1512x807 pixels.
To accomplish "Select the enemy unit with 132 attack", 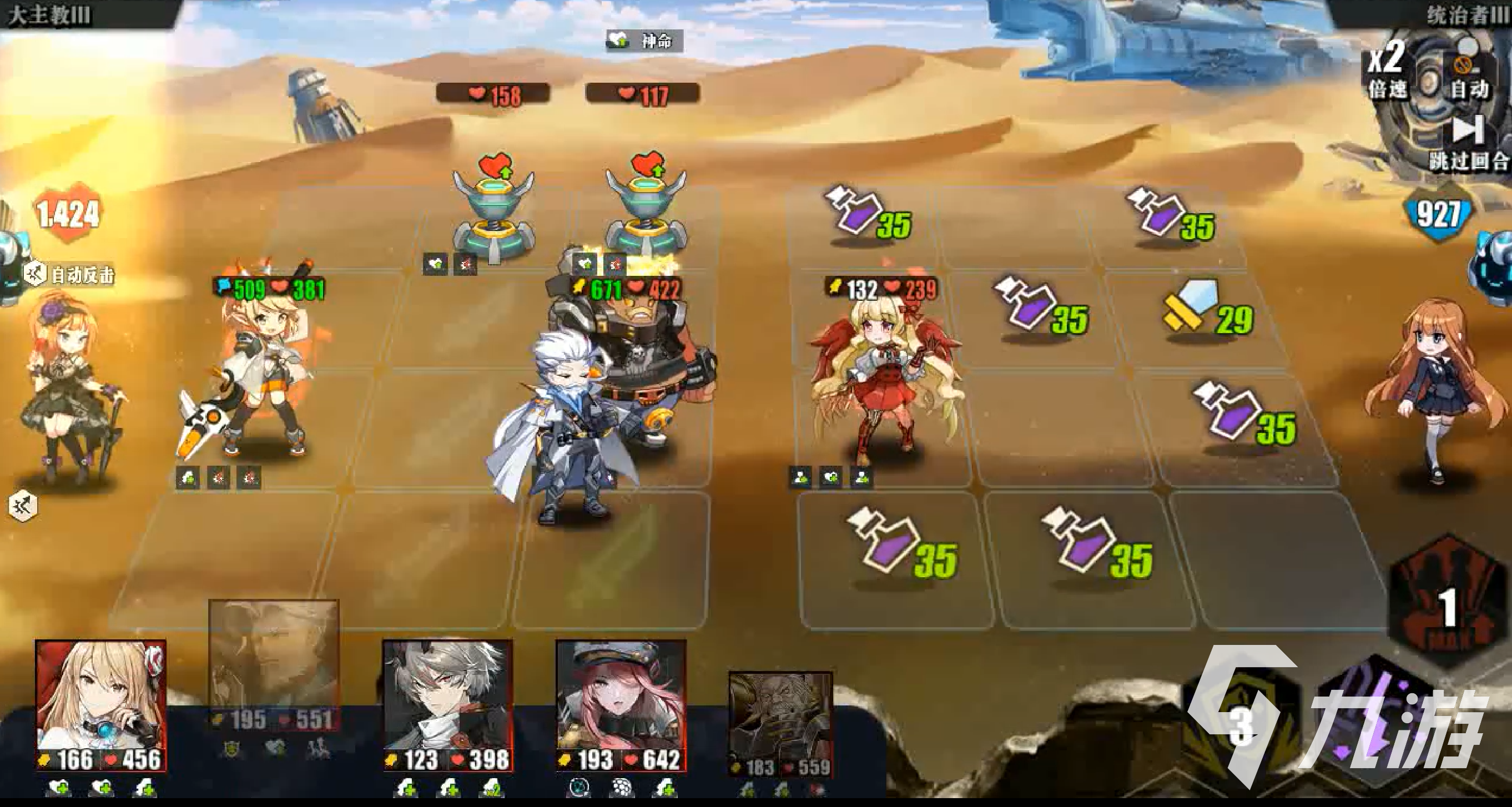I will pyautogui.click(x=879, y=381).
